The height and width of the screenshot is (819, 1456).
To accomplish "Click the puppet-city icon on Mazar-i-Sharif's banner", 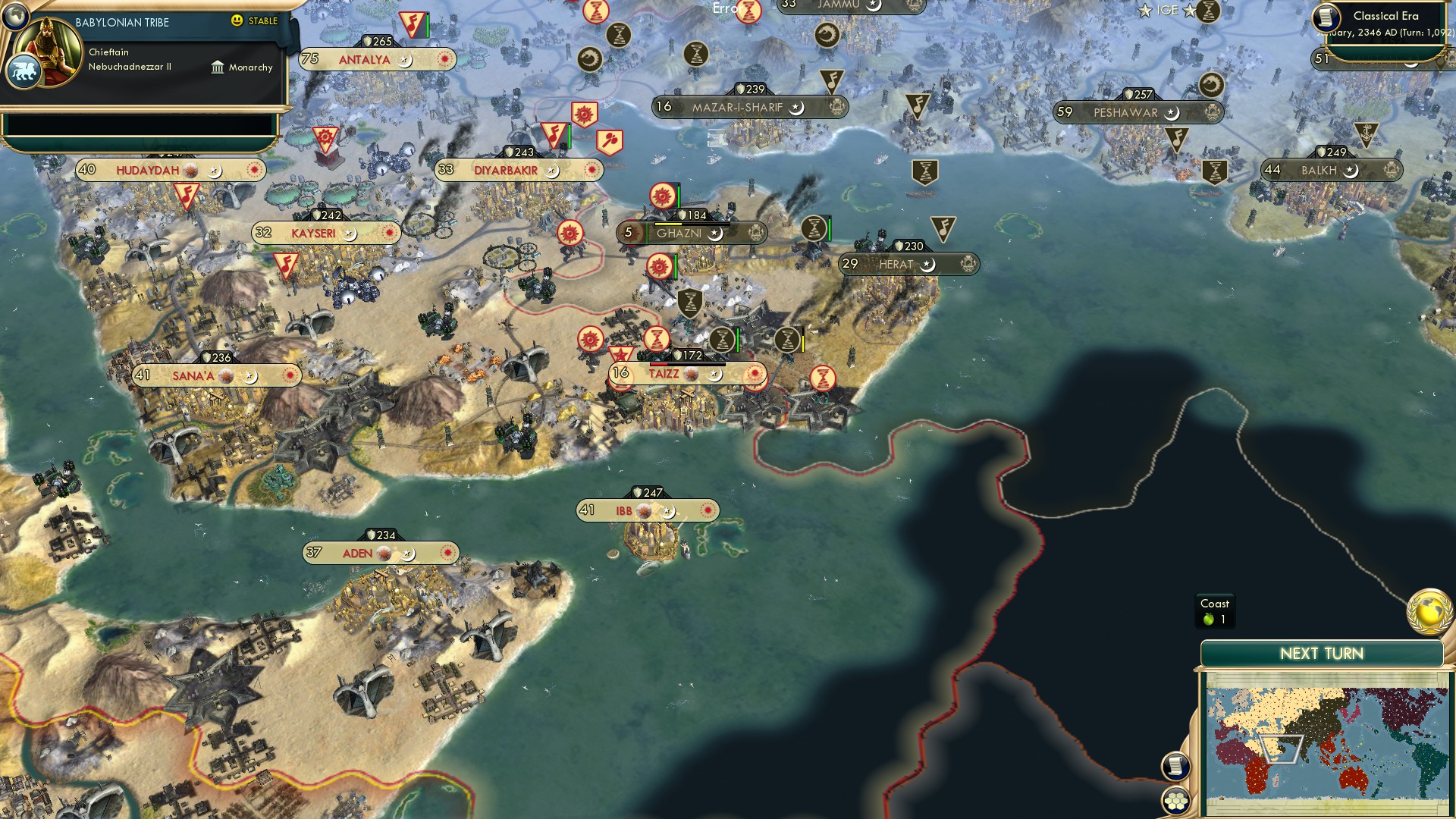I will [x=838, y=107].
